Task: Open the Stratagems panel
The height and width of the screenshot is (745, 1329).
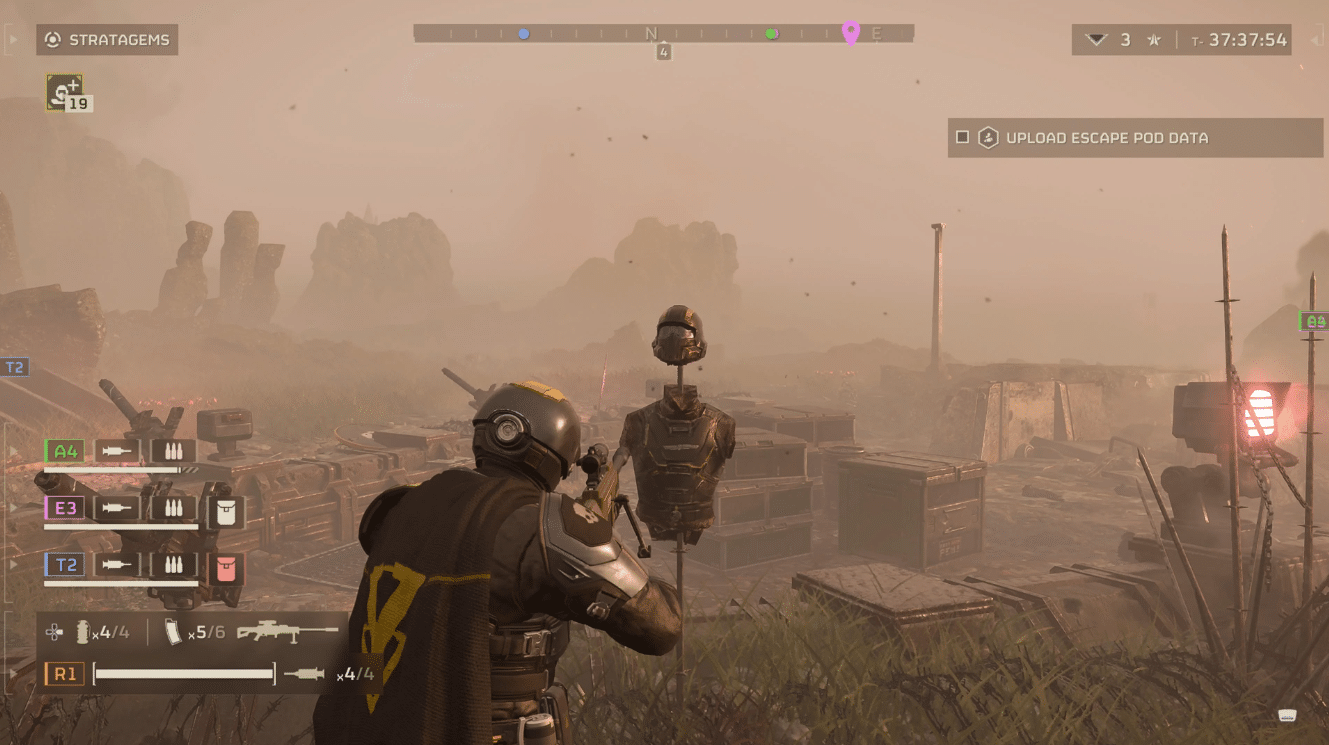Action: click(x=107, y=40)
